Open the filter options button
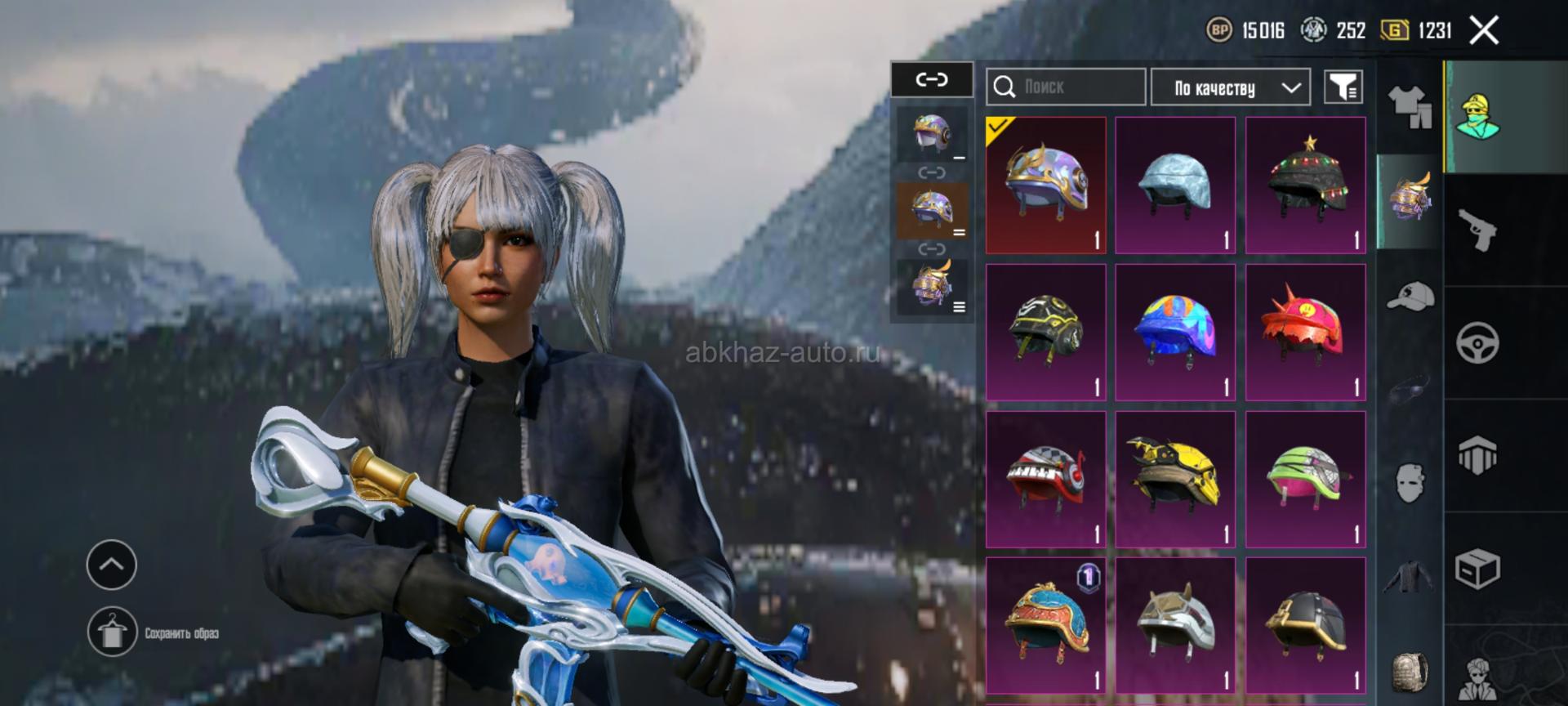 [1343, 87]
